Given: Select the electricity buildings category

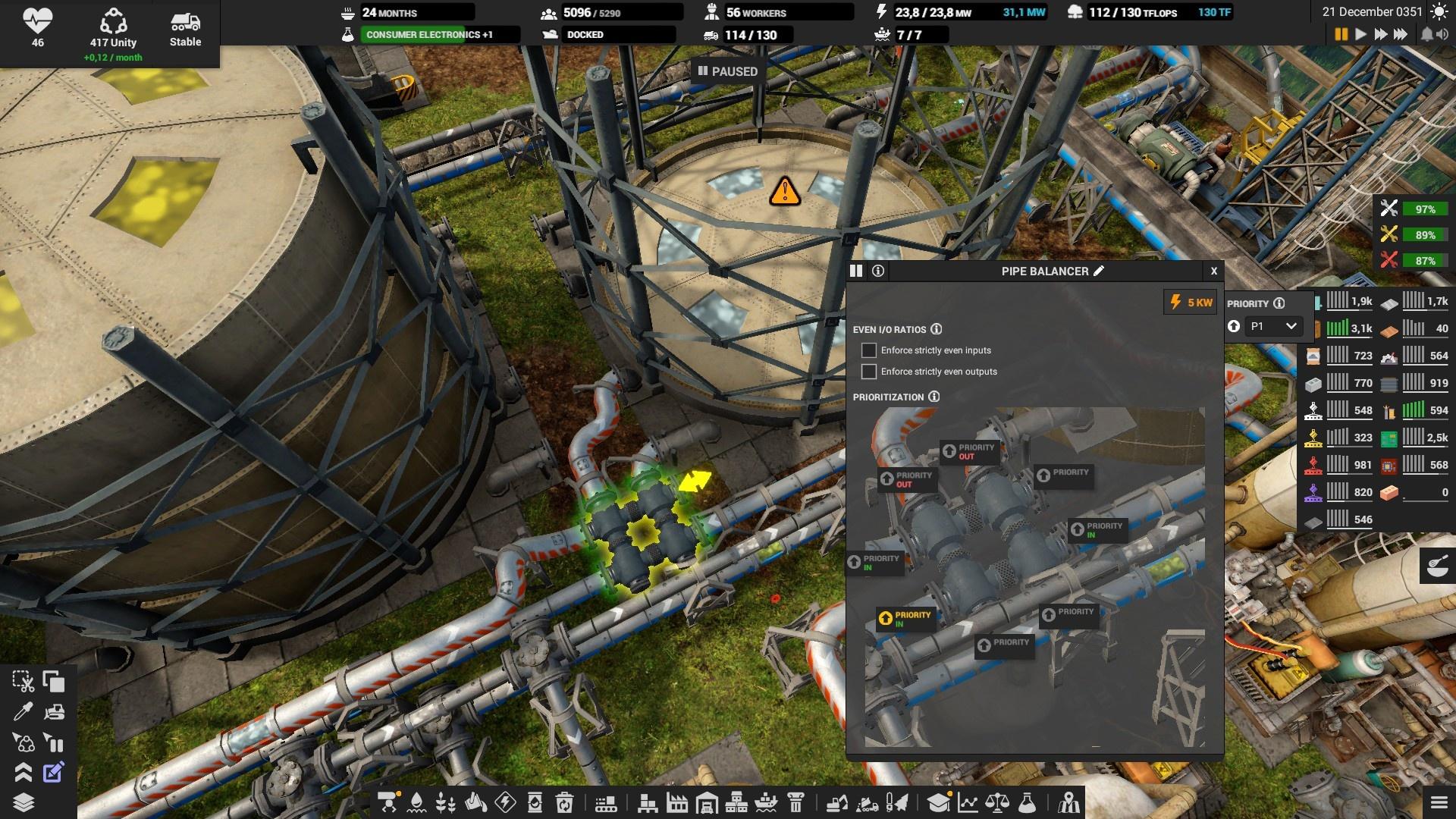Looking at the screenshot, I should point(505,802).
